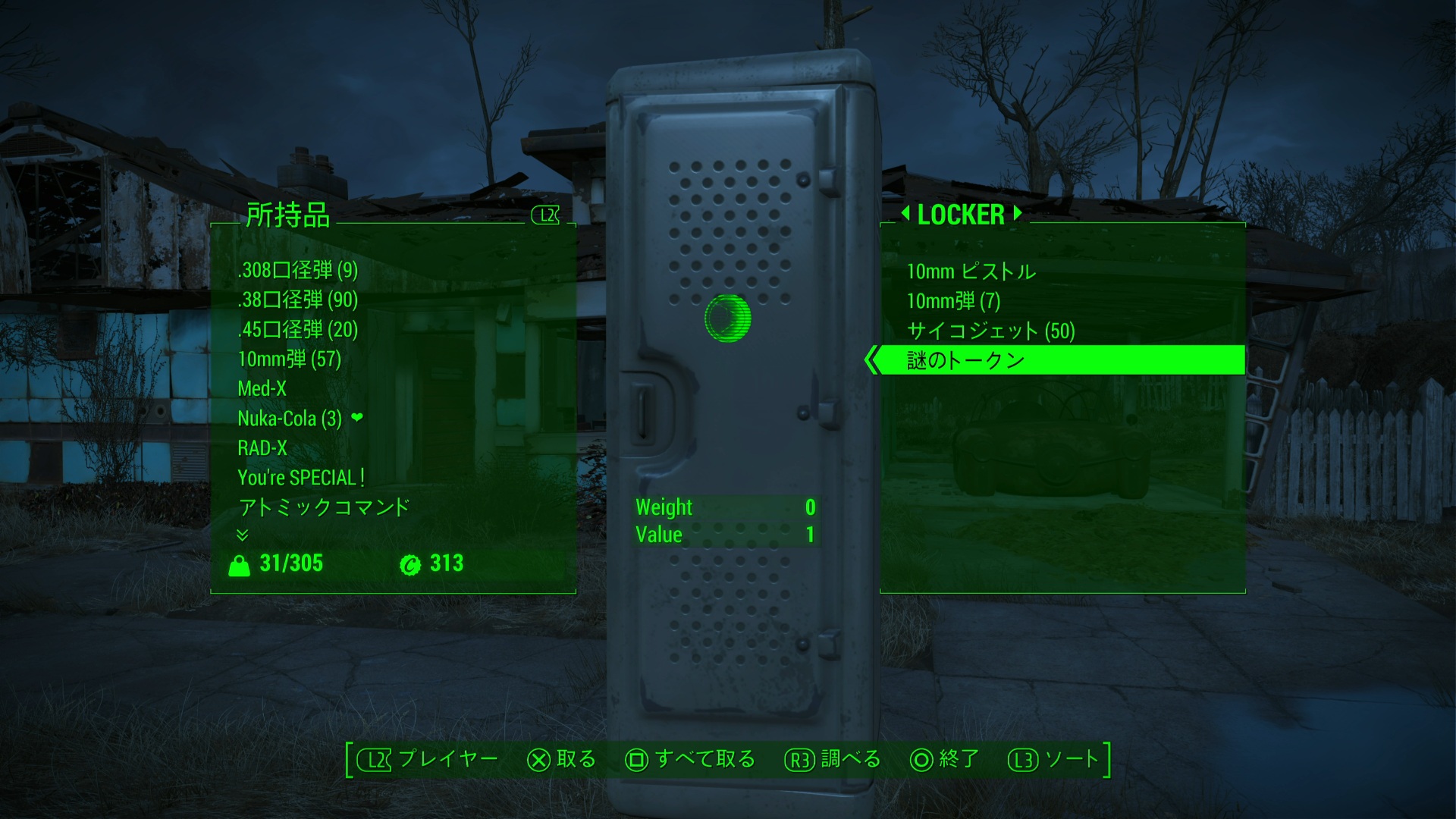The width and height of the screenshot is (1456, 819).
Task: Click the right arrow beside LOCKER
Action: point(1018,214)
